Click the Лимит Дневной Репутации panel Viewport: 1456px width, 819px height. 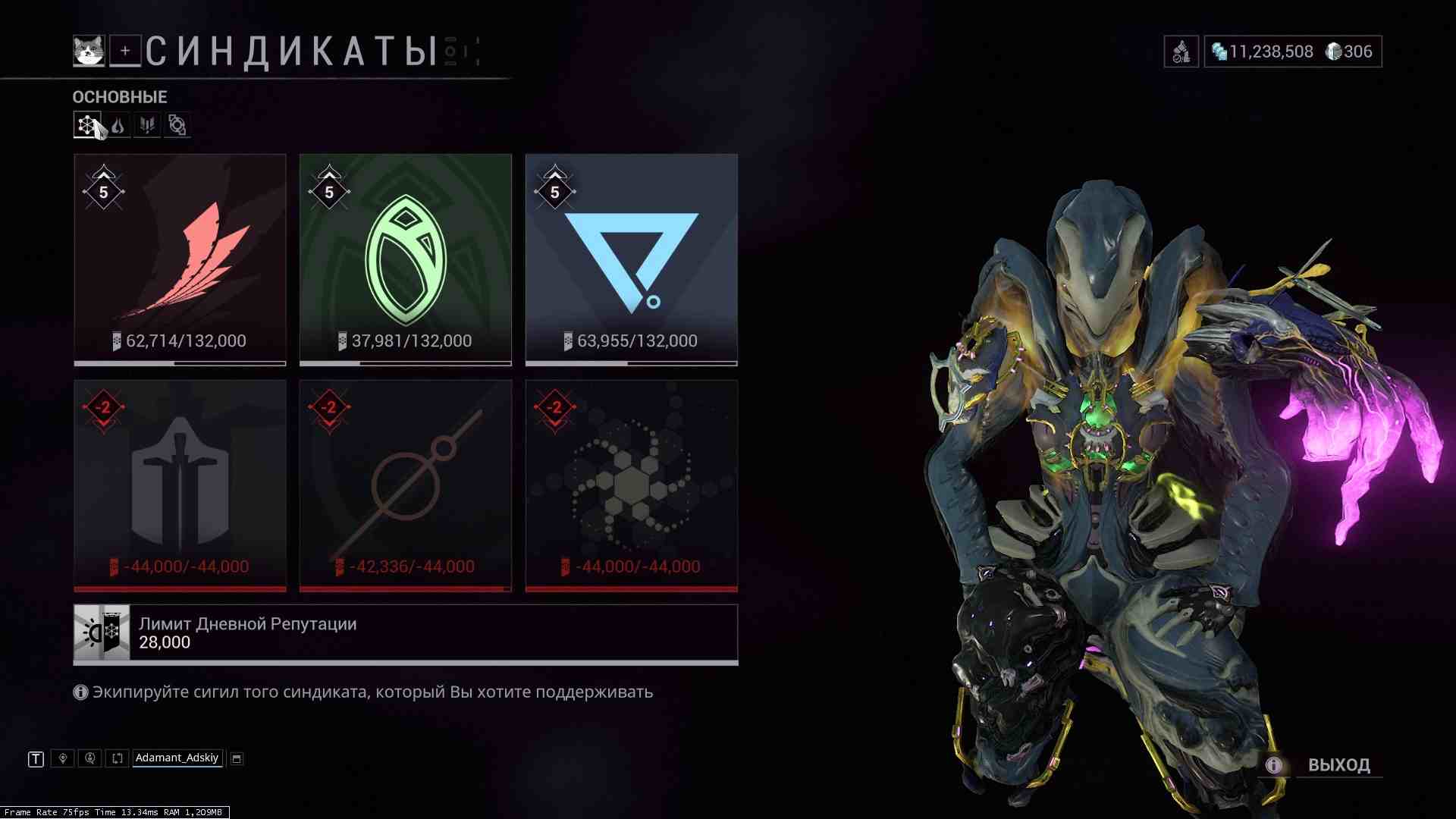pyautogui.click(x=406, y=633)
